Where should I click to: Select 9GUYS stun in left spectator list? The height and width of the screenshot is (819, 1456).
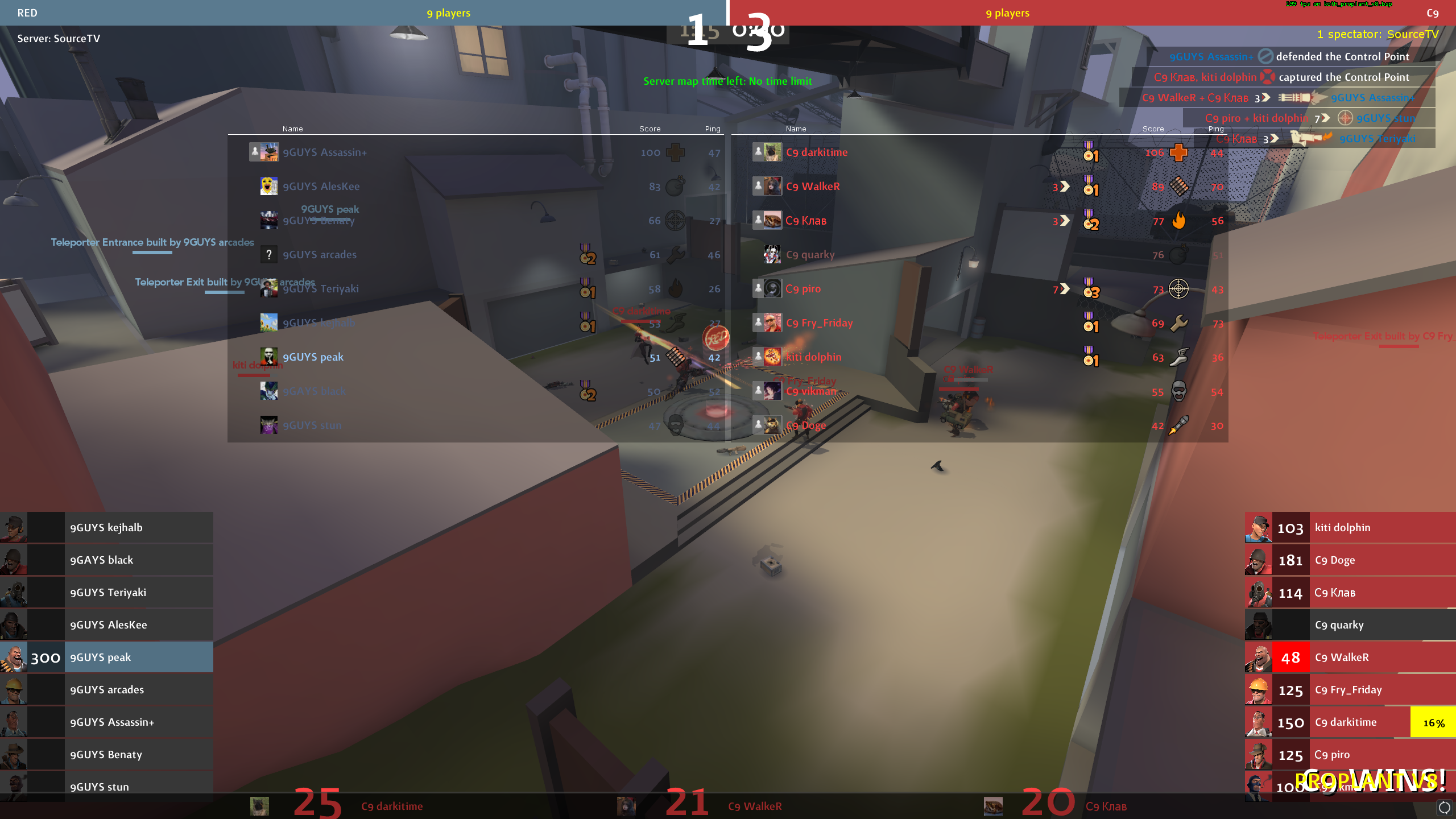point(100,787)
